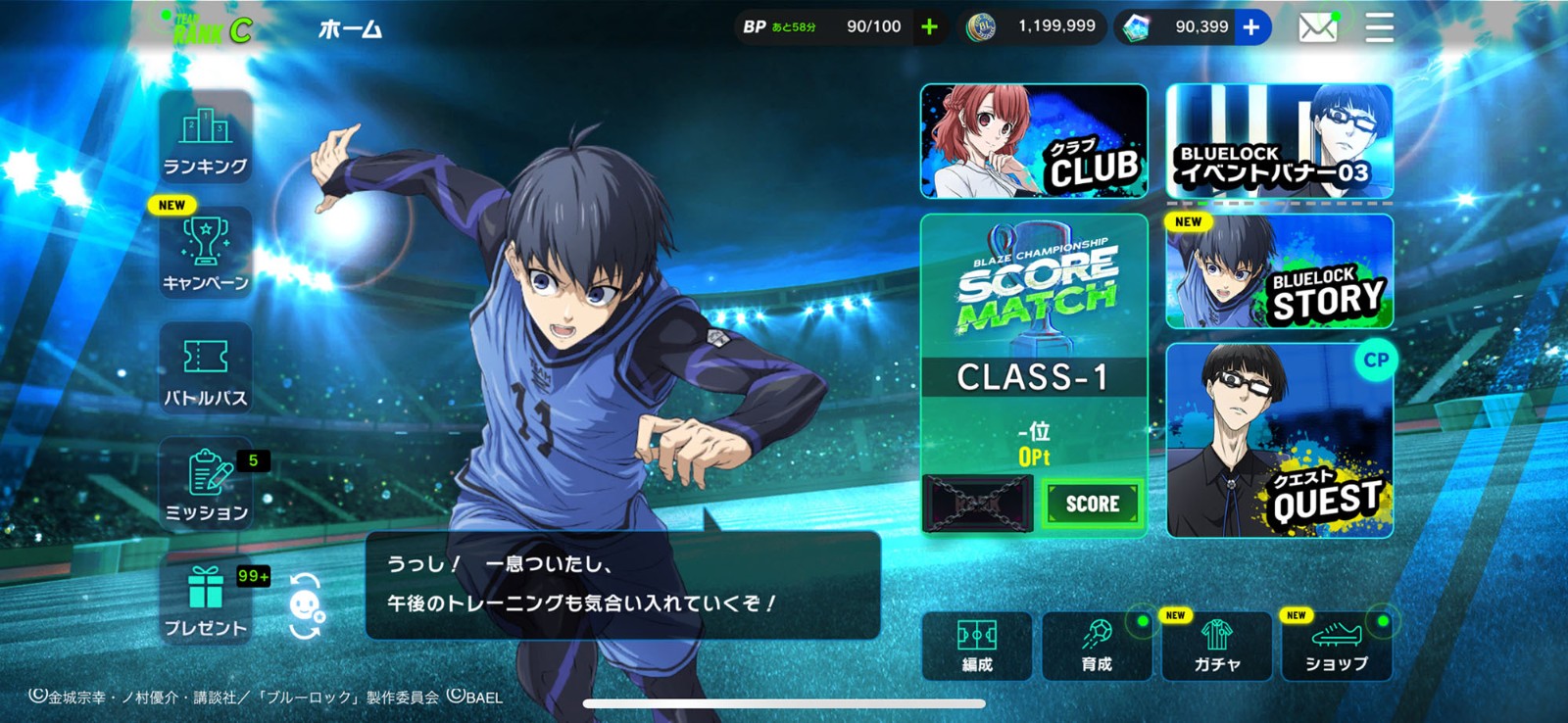Open the 育成 training screen
The width and height of the screenshot is (1568, 723).
(1097, 647)
